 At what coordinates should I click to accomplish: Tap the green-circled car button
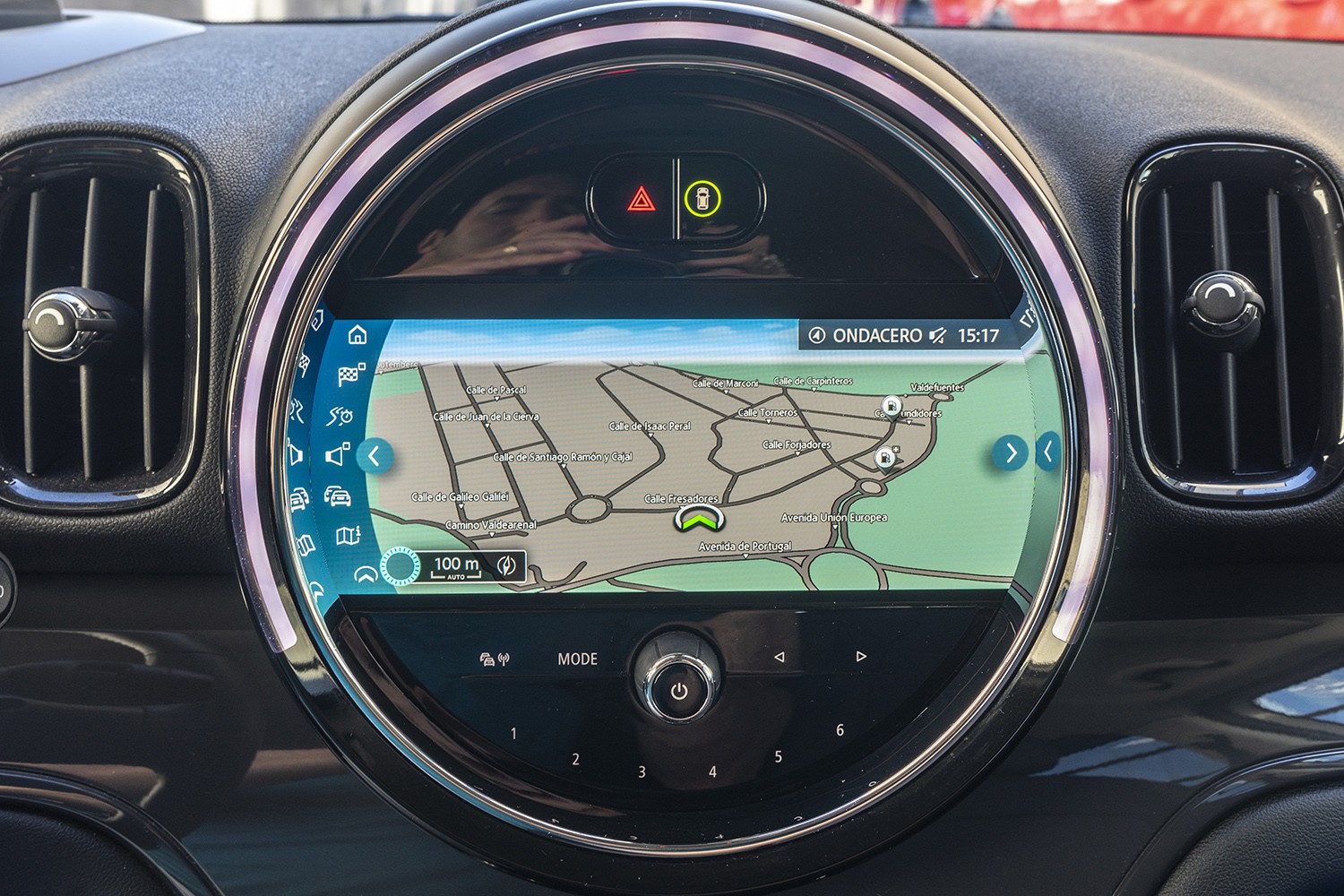702,199
